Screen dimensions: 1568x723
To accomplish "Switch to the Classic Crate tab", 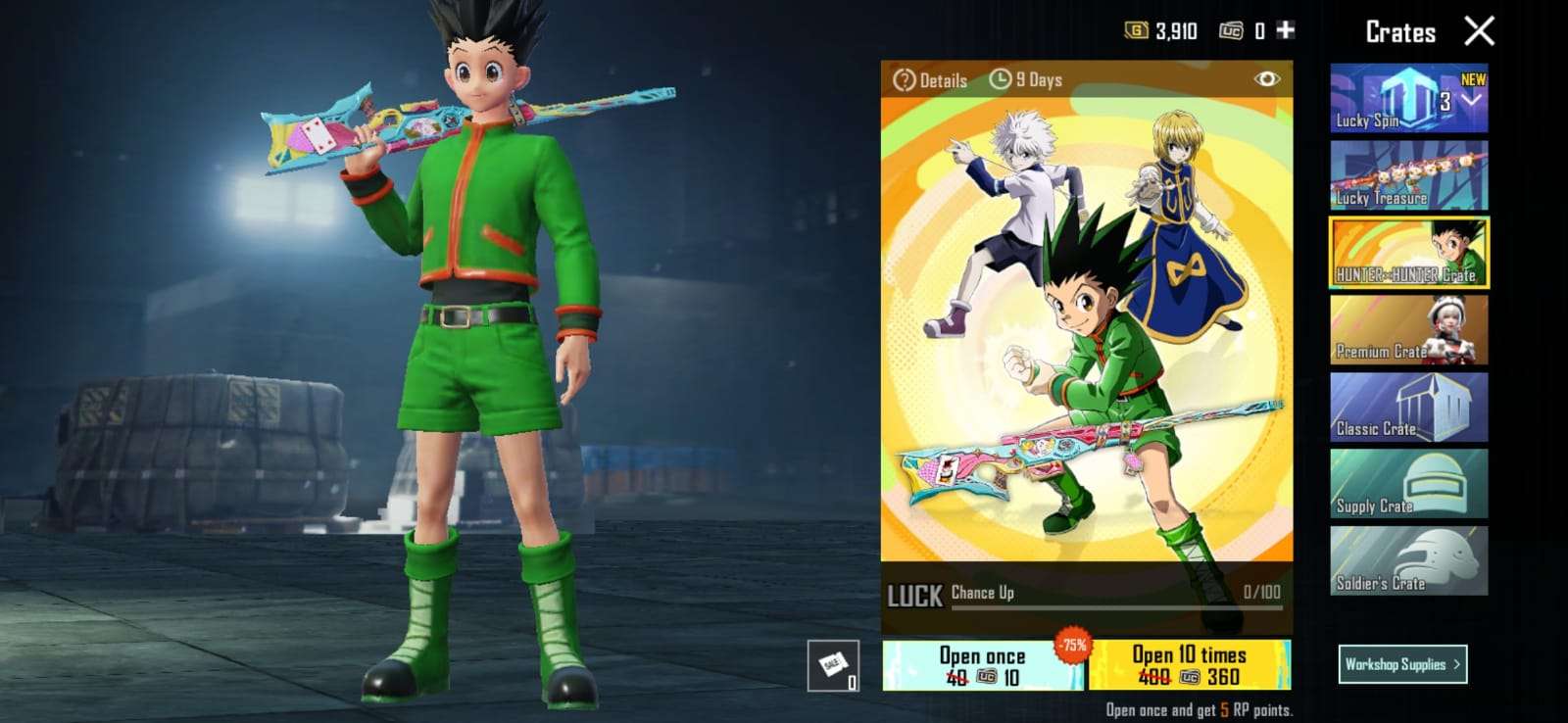I will 1408,407.
